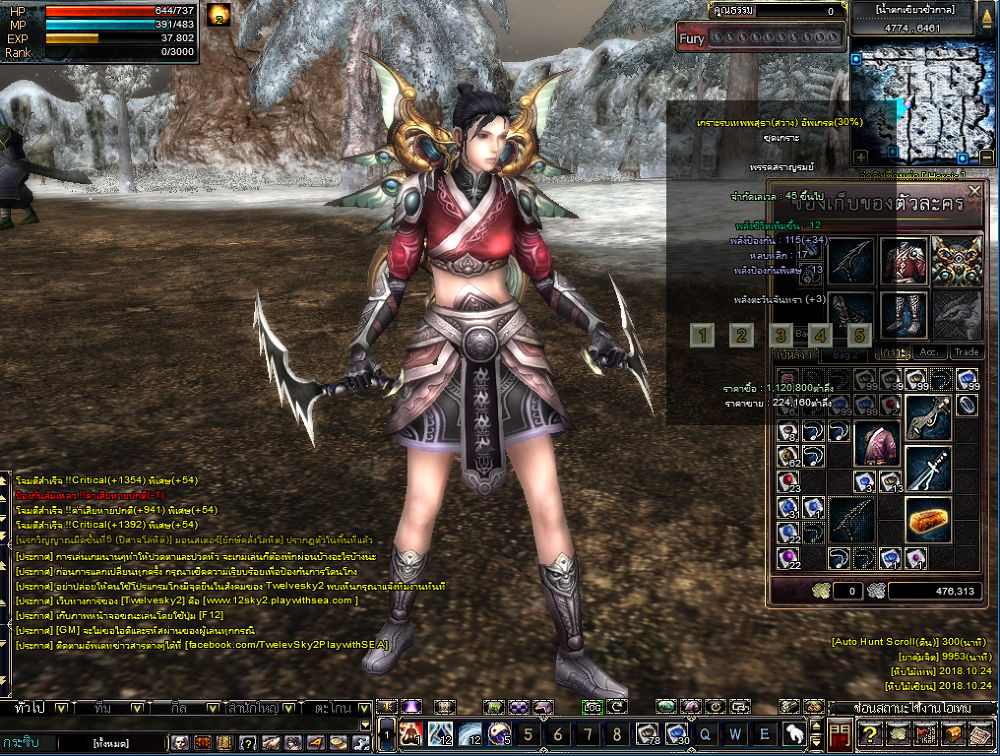The image size is (1000, 756).
Task: Open the Acc. tab in inventory
Action: [x=930, y=353]
